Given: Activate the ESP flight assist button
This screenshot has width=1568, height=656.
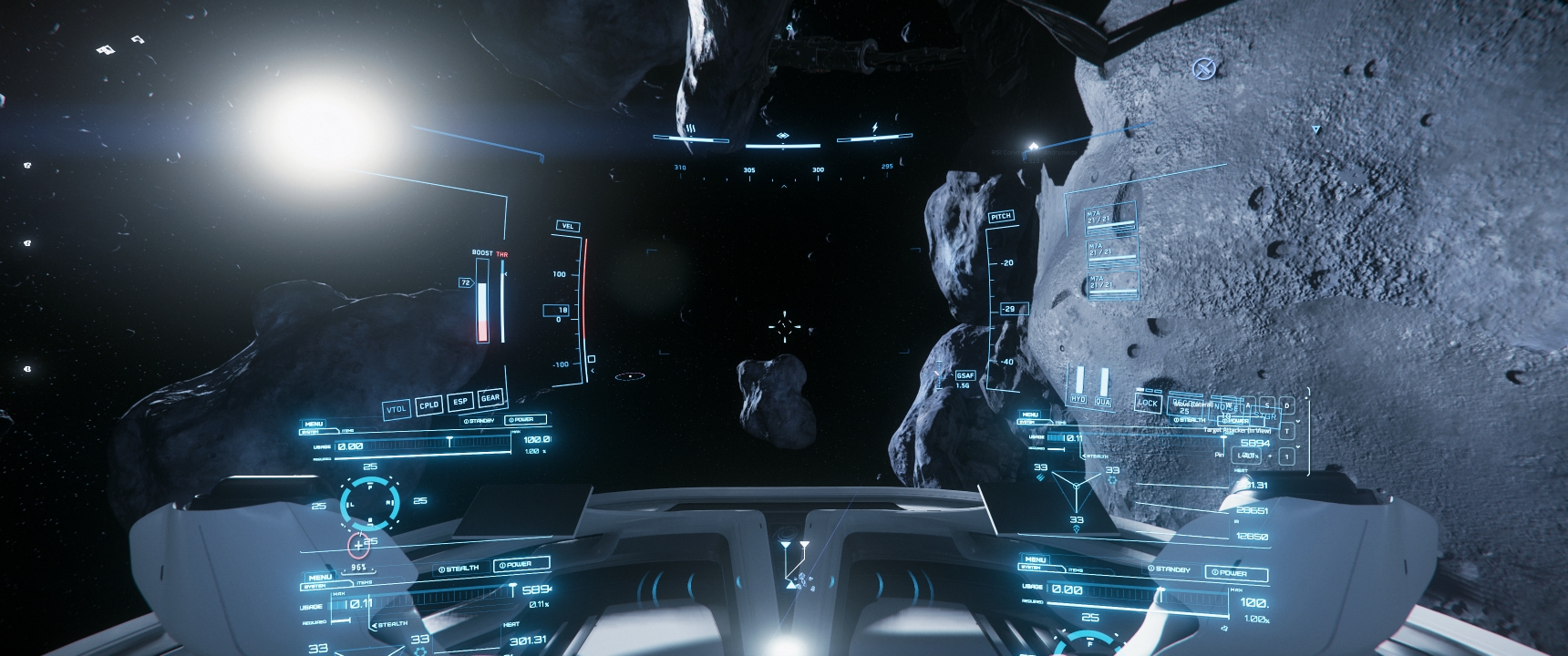Looking at the screenshot, I should click(460, 402).
